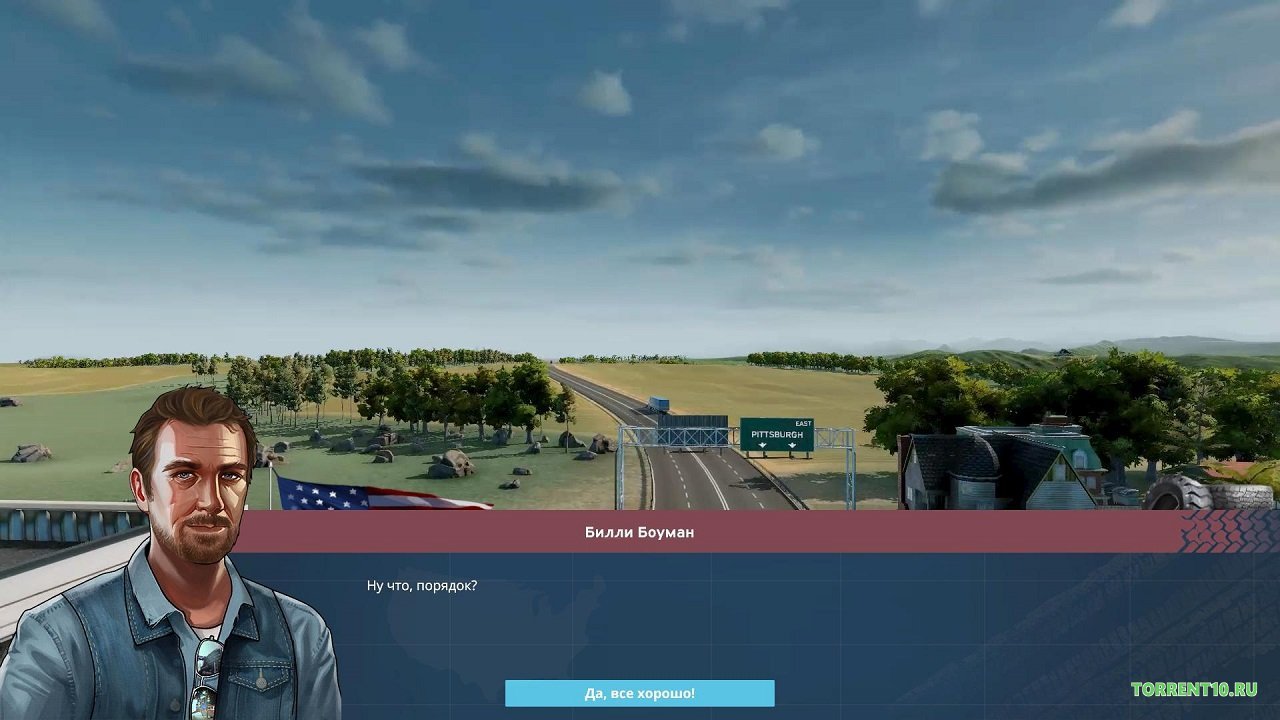
Task: Click the rocks scattered in the field
Action: [x=455, y=465]
